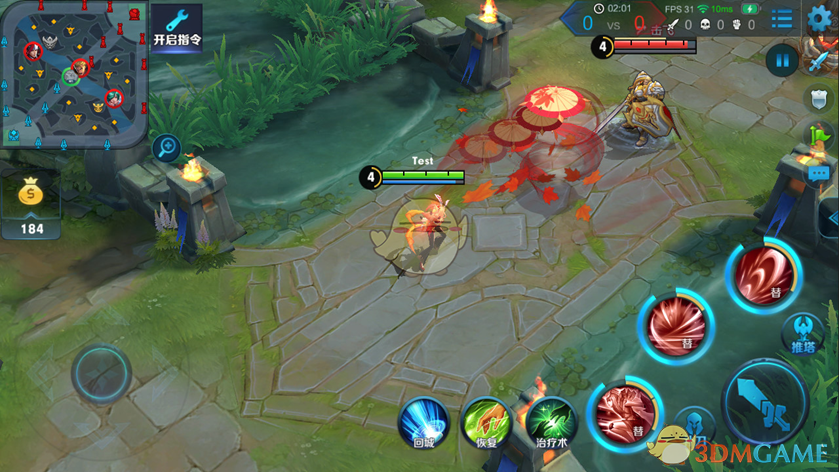Cast the 治疗术 heal spell
839x472 pixels.
click(551, 421)
